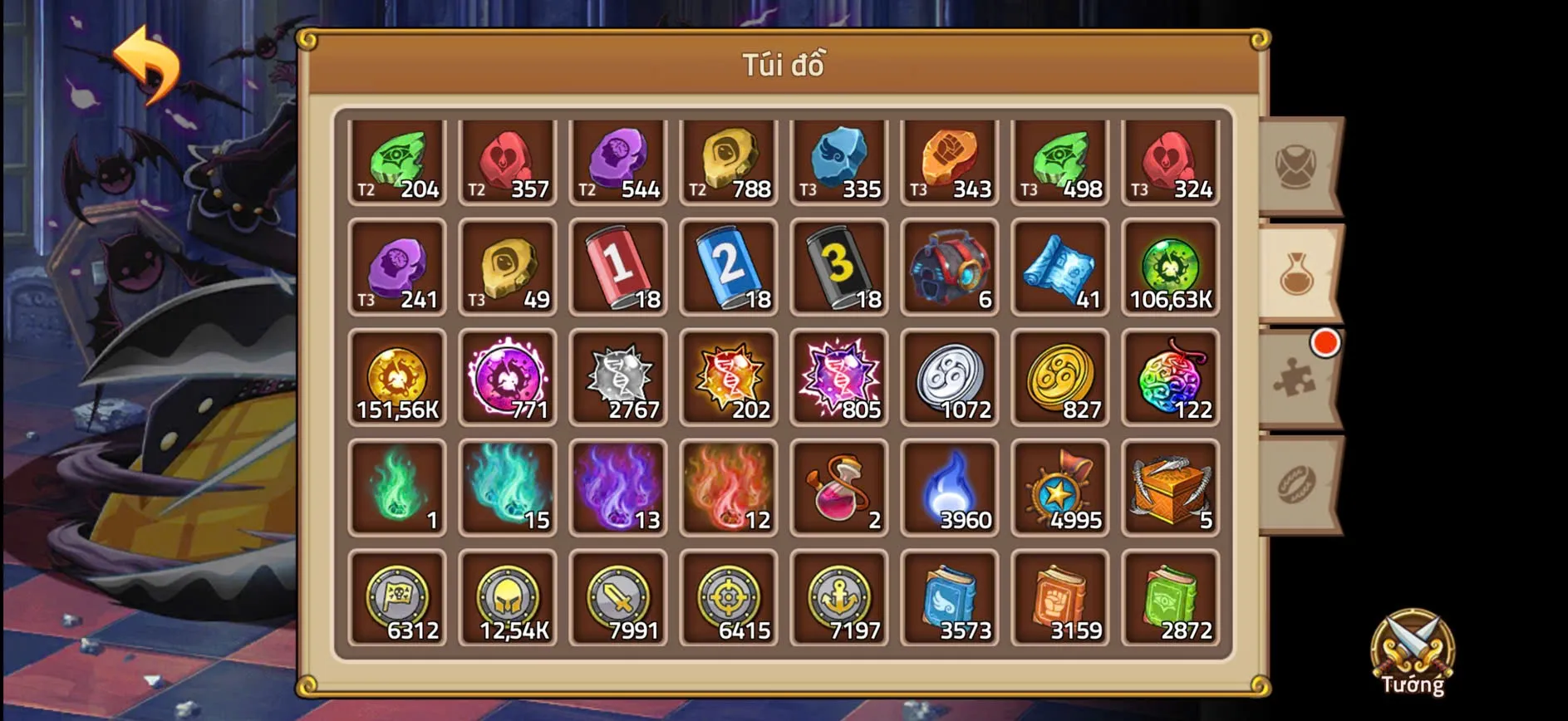Tap the anchor badge with count 7197
Screen dimensions: 1568x721
click(839, 599)
